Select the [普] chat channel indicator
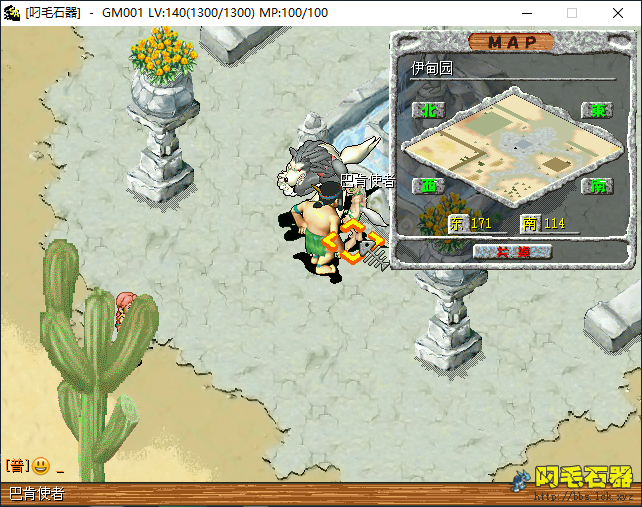The height and width of the screenshot is (507, 642). [16, 466]
